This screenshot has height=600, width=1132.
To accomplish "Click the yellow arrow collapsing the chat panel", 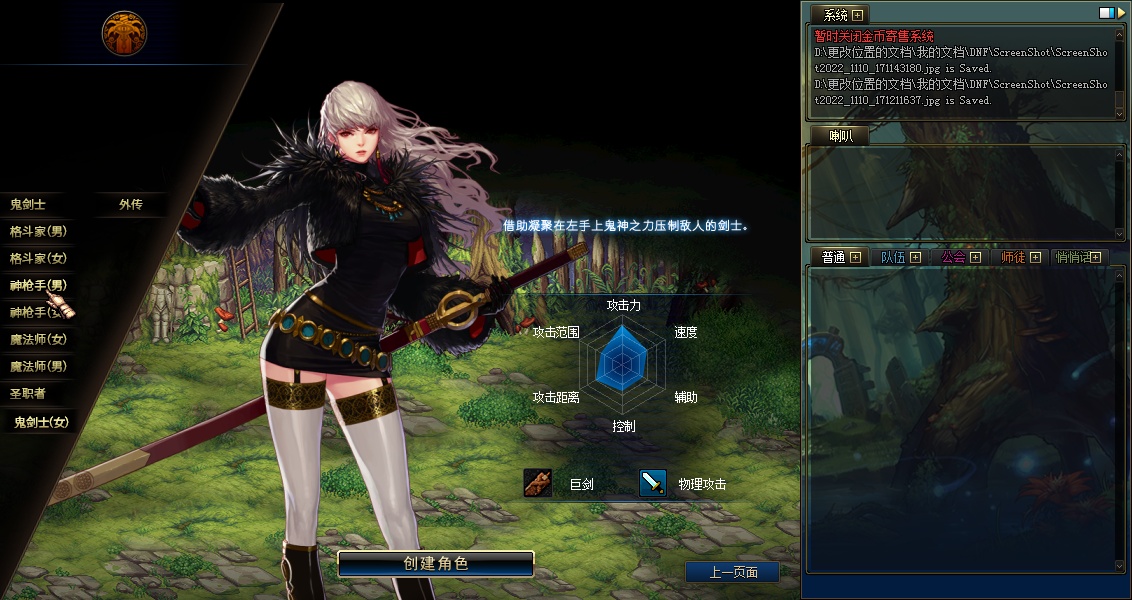I will 1121,14.
